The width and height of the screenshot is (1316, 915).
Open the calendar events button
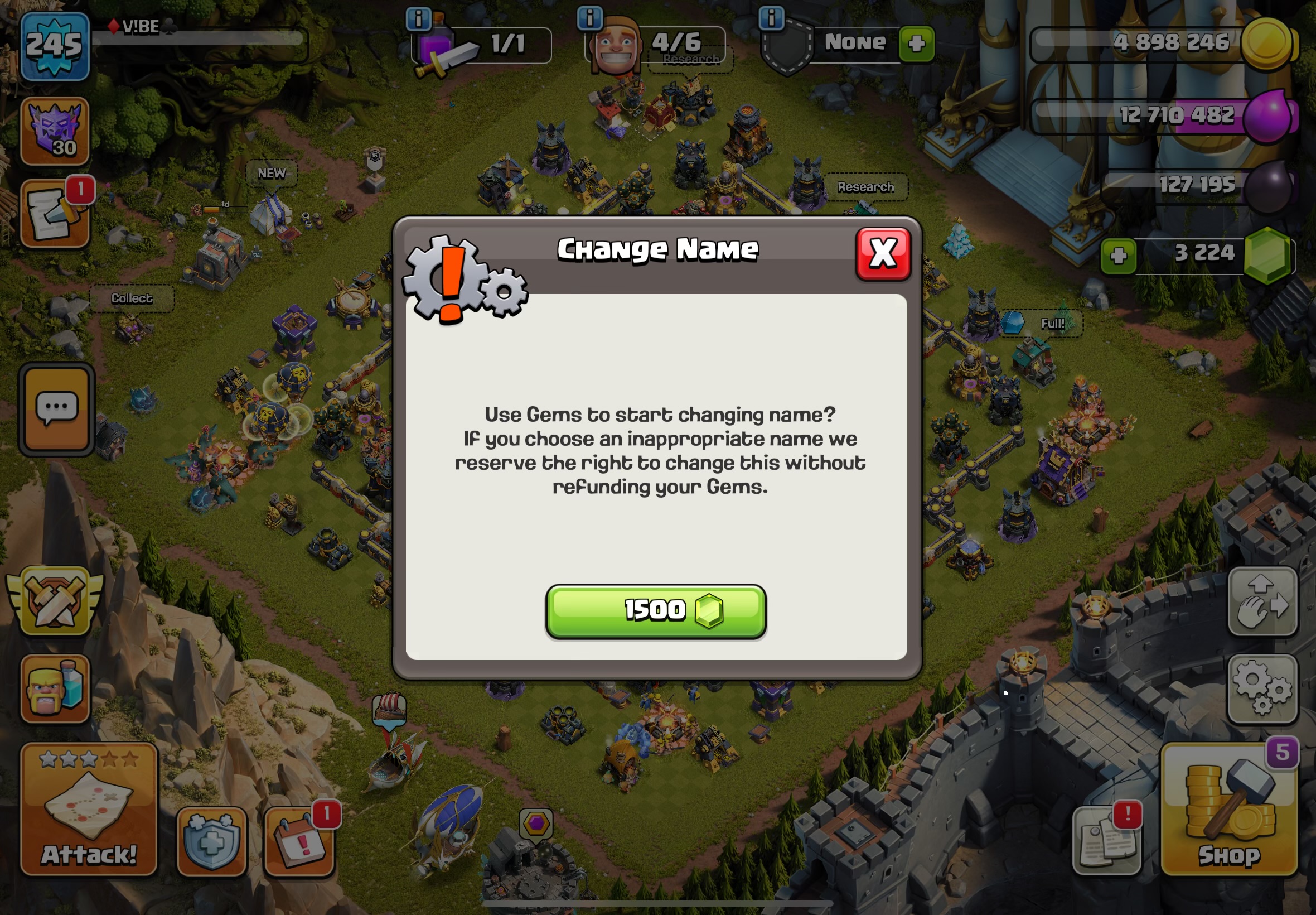tap(298, 841)
